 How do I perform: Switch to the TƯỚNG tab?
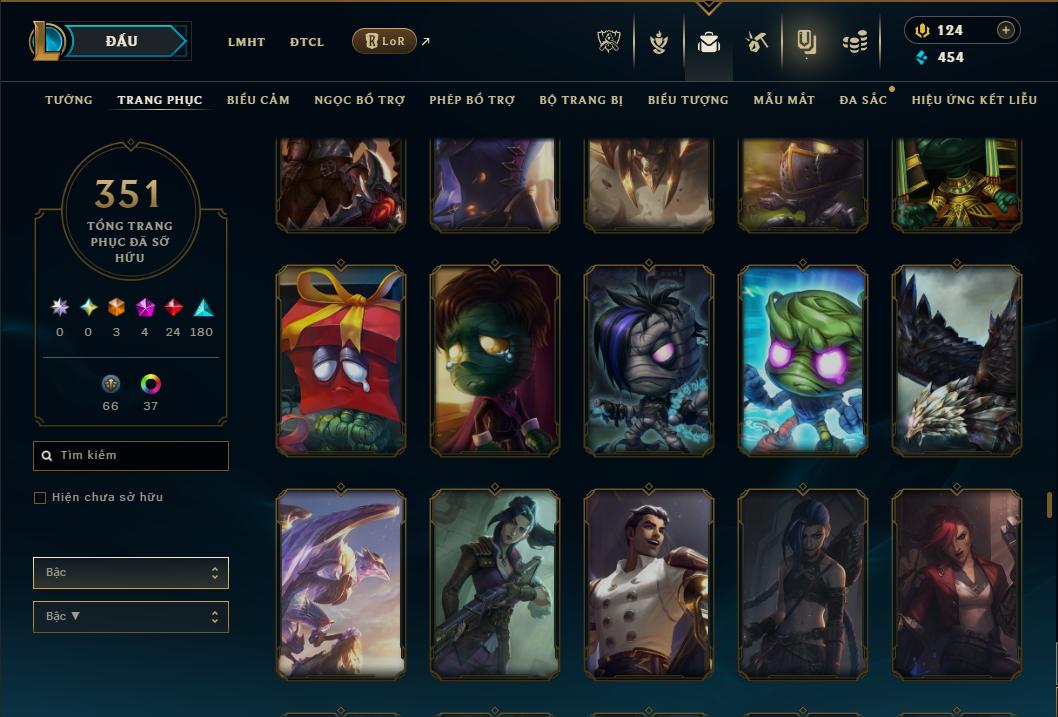(x=69, y=100)
